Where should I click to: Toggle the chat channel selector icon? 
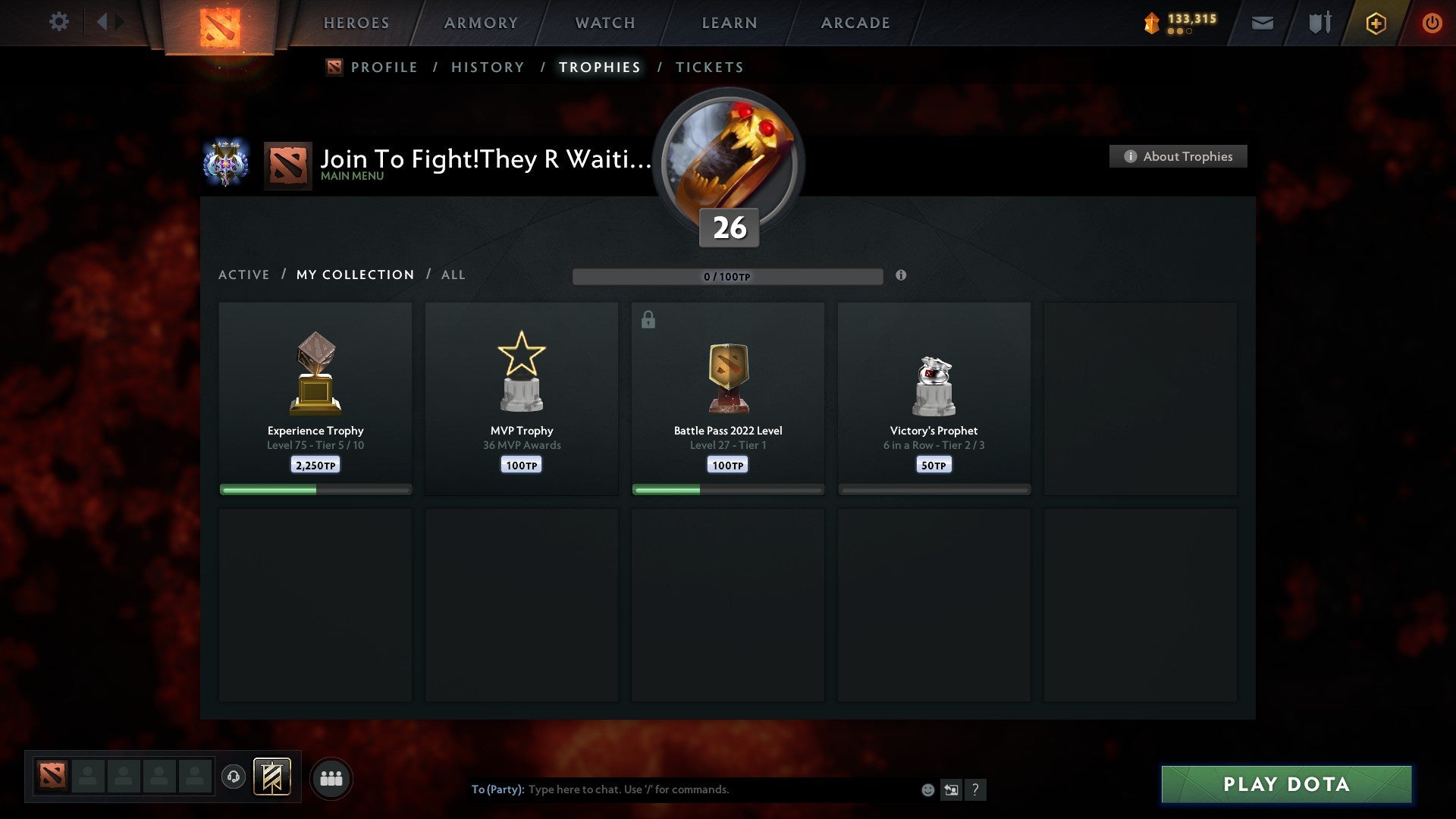951,789
